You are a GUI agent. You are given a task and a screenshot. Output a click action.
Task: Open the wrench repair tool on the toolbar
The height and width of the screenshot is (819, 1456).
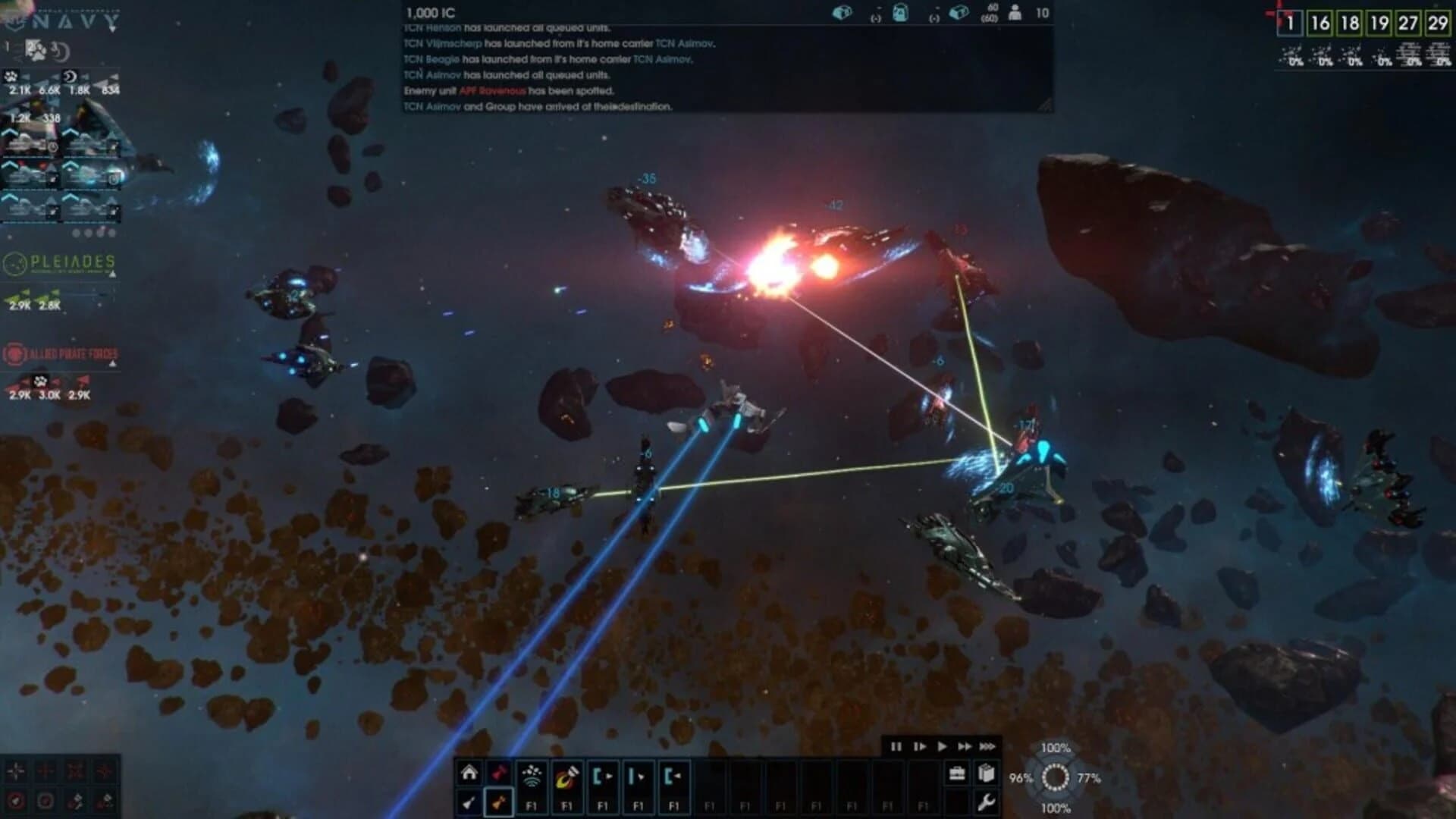click(987, 802)
